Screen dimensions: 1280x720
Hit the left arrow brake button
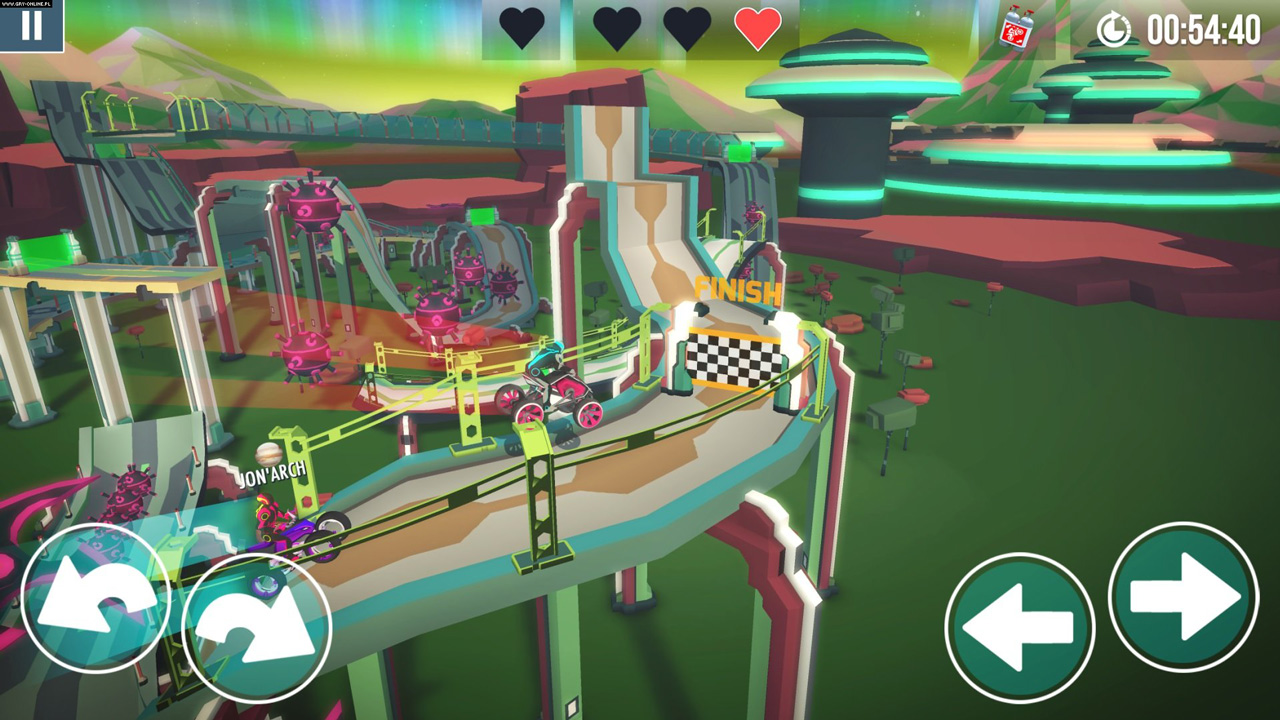[x=1019, y=627]
